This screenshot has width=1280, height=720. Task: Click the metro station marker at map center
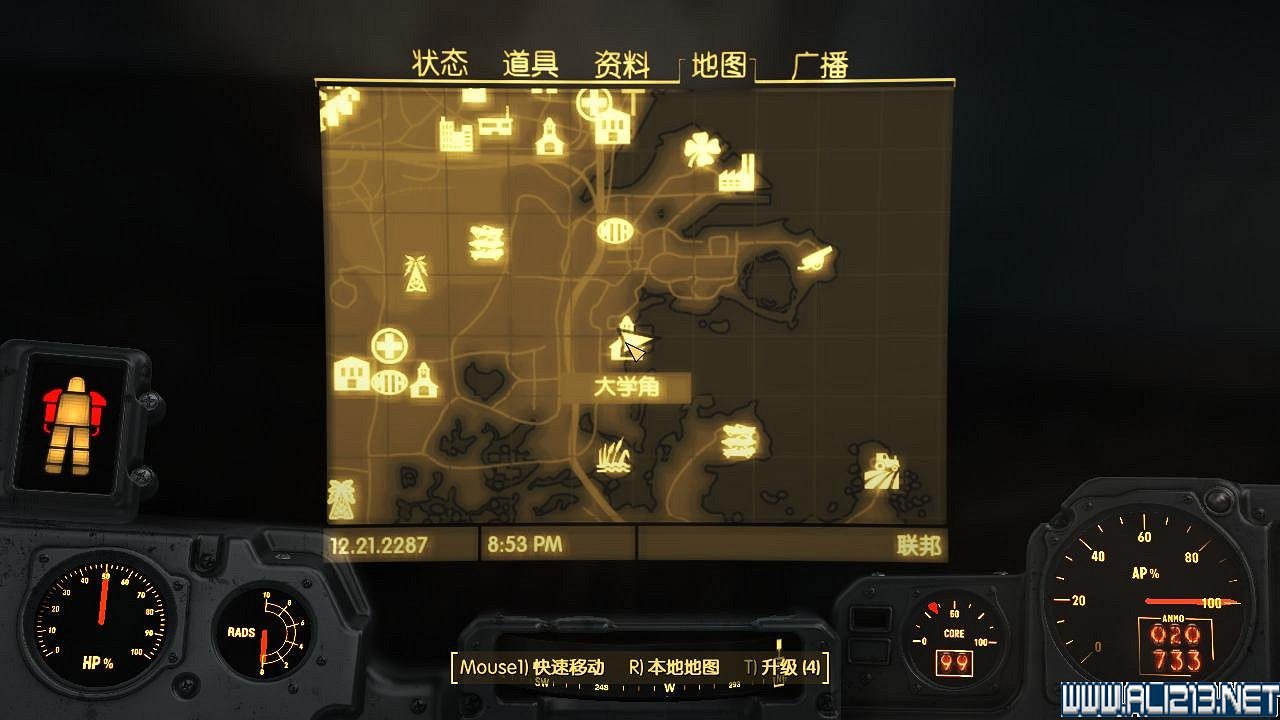(x=614, y=232)
